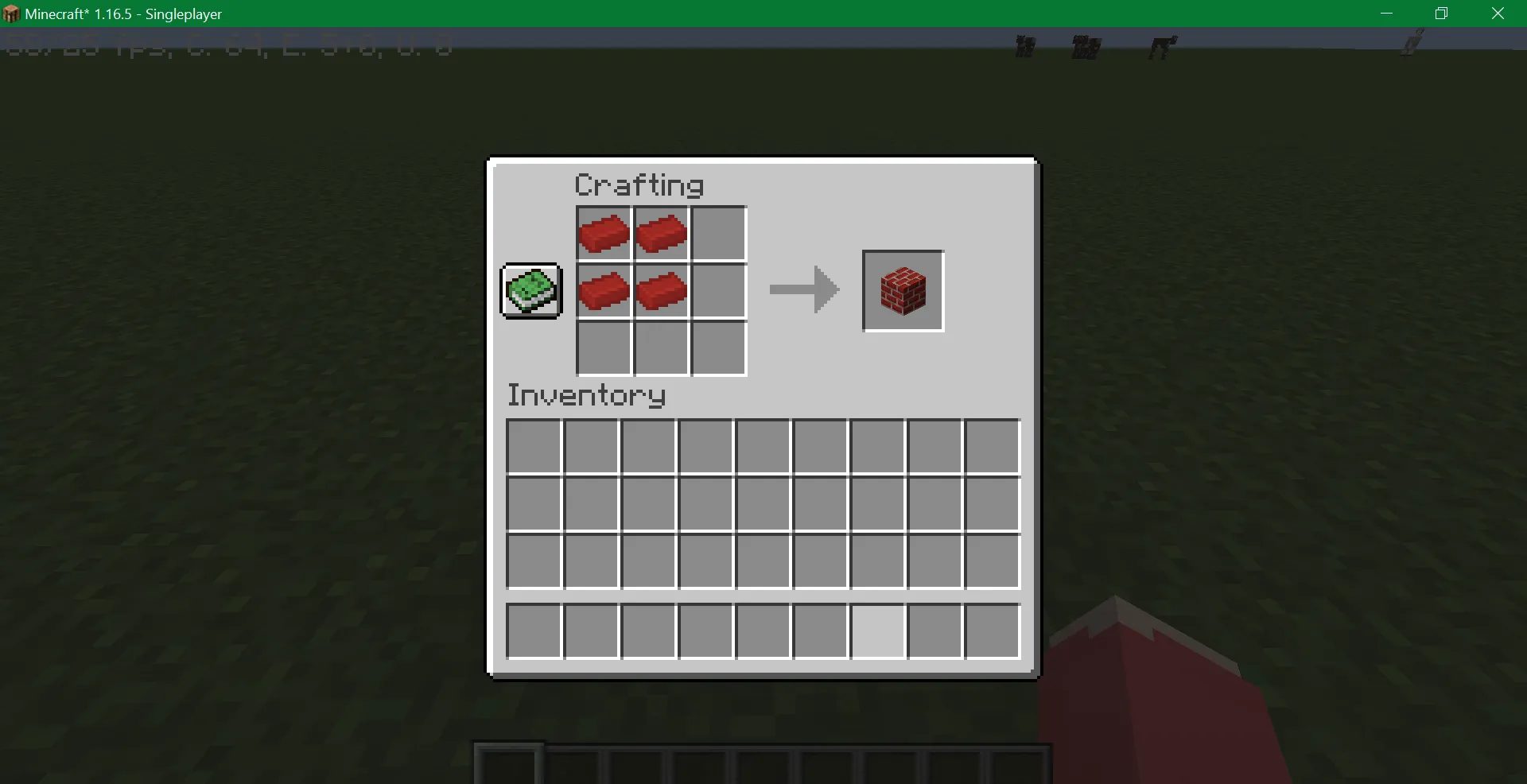Click the center slot of the middle inventory row
This screenshot has width=1527, height=784.
pos(761,504)
